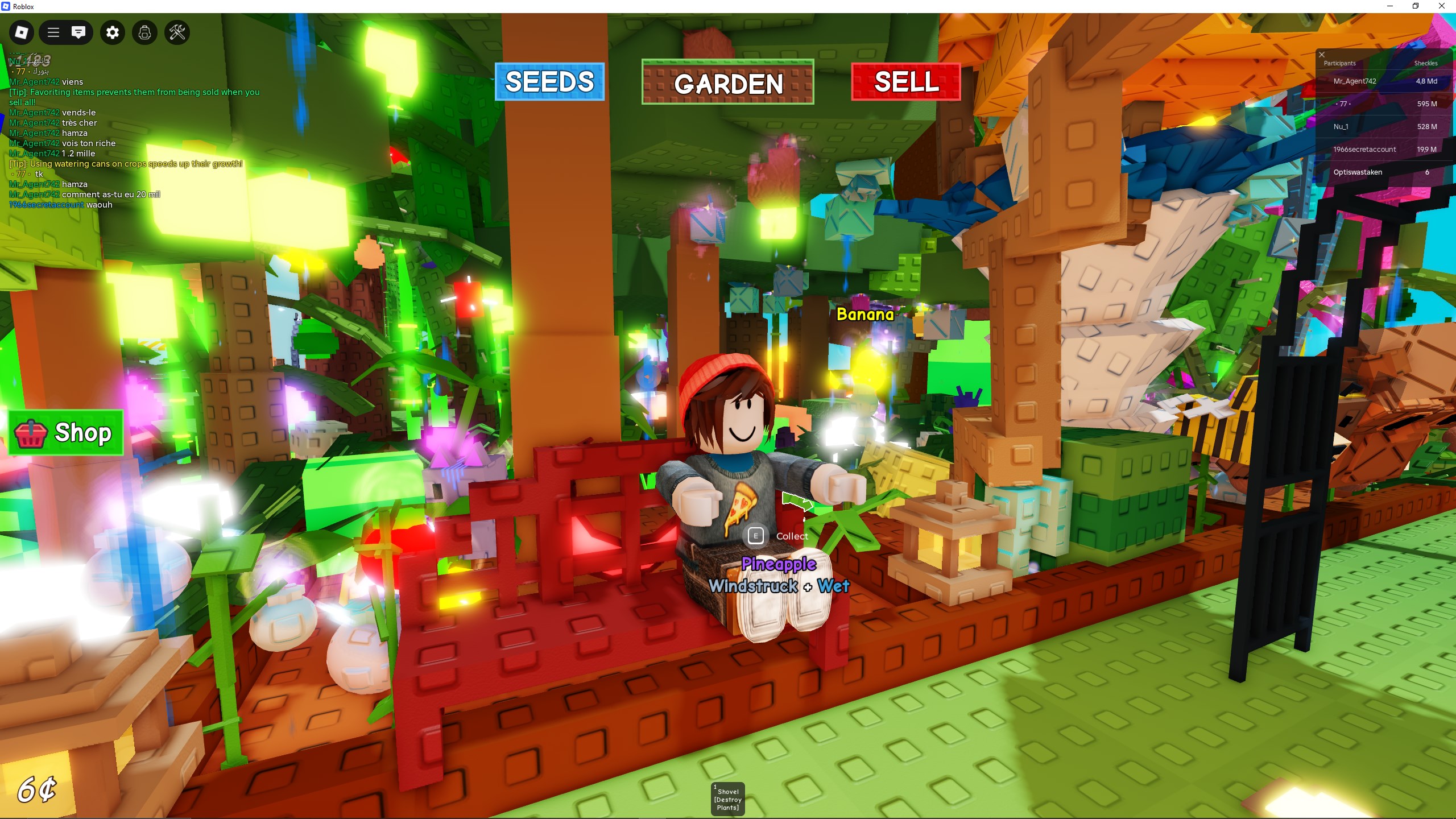Click the hamburger menu icon
1456x819 pixels.
(x=53, y=32)
